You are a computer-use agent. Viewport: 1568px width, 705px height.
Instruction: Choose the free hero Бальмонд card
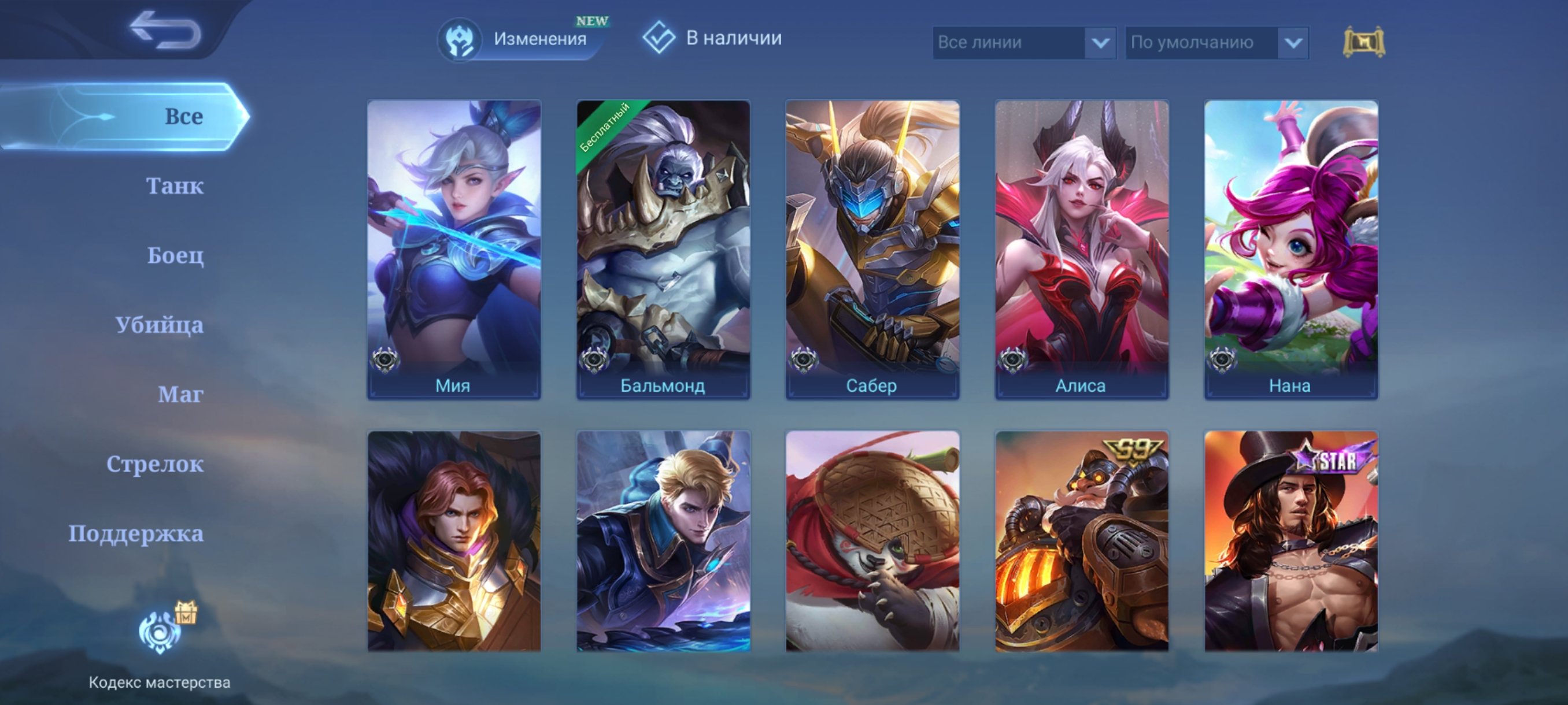pyautogui.click(x=663, y=250)
